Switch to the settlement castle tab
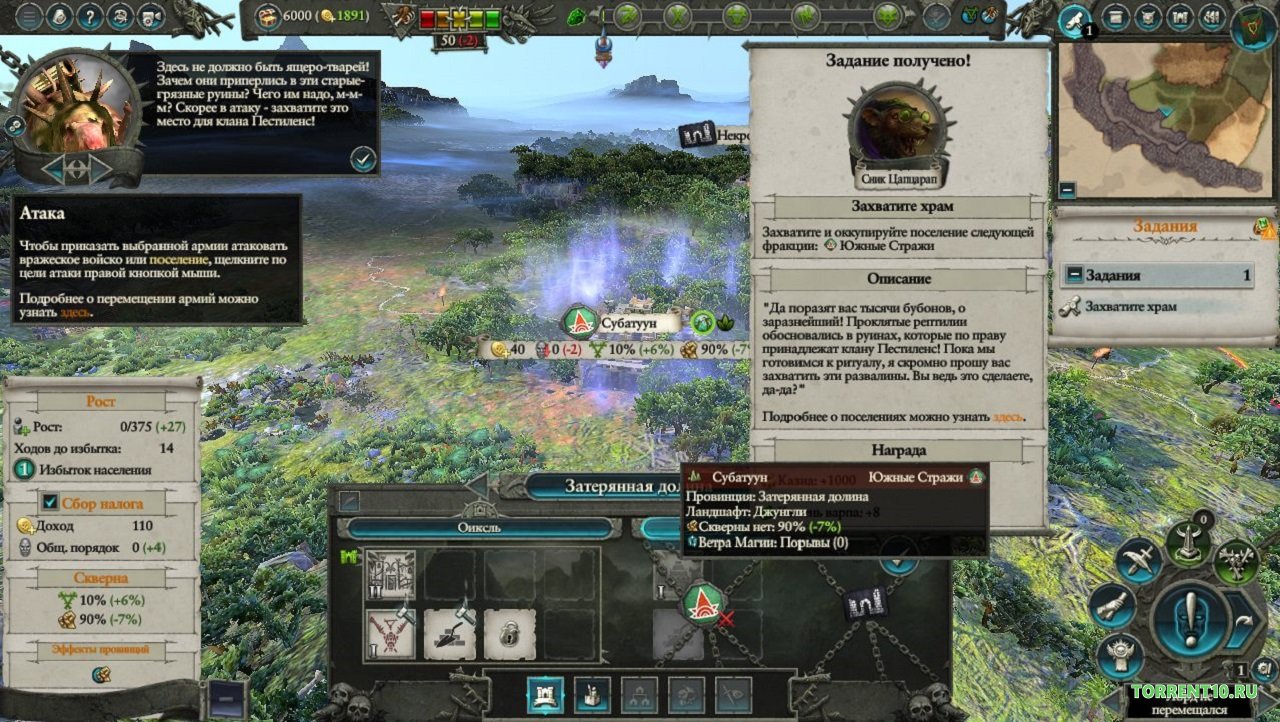The height and width of the screenshot is (722, 1280). pos(545,695)
